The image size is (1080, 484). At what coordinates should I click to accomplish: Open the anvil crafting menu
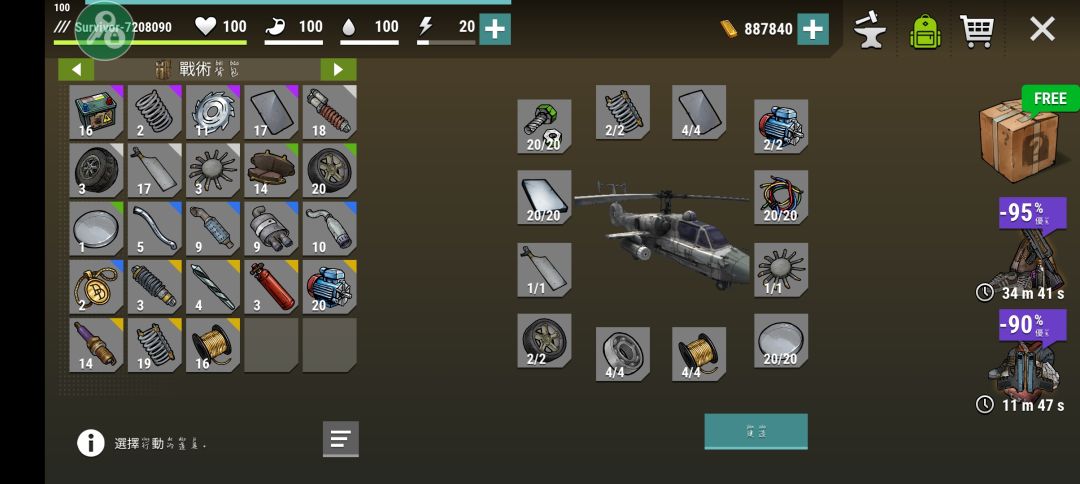[870, 30]
